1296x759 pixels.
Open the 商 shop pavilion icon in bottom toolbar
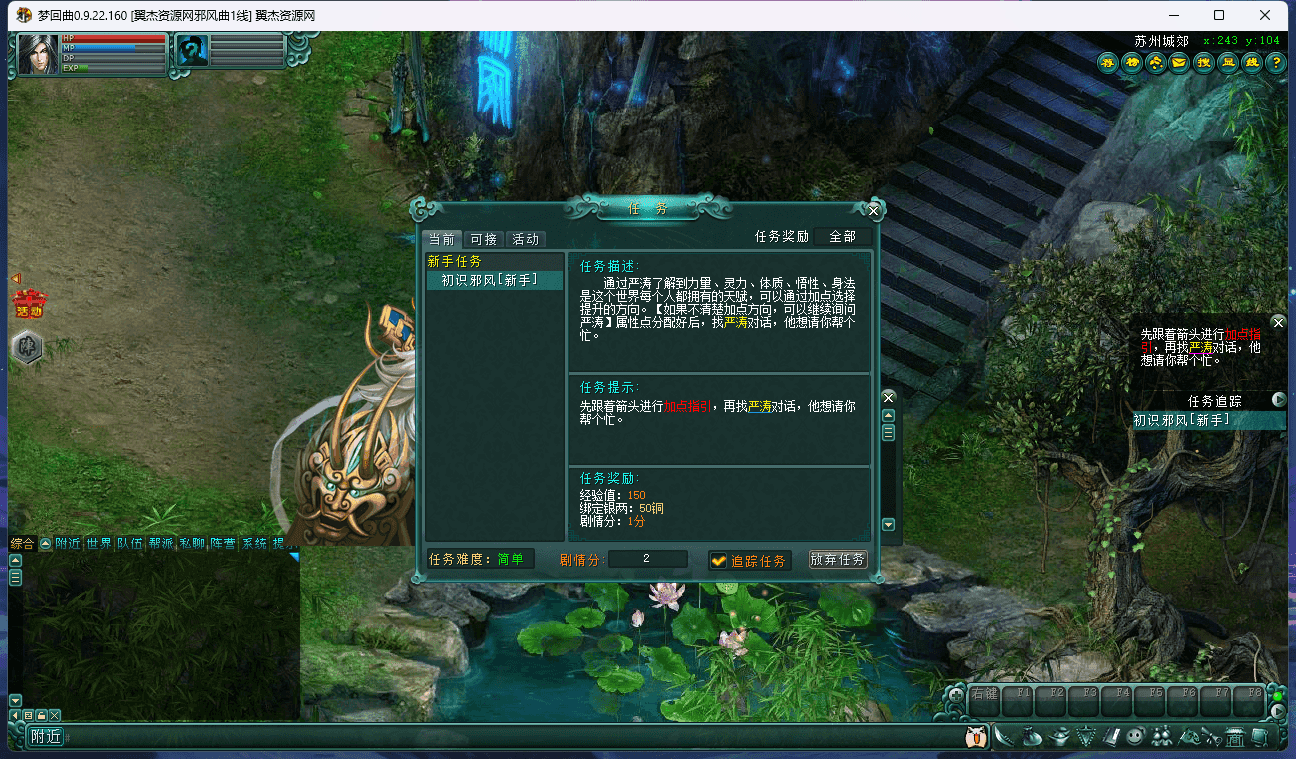pyautogui.click(x=1235, y=737)
